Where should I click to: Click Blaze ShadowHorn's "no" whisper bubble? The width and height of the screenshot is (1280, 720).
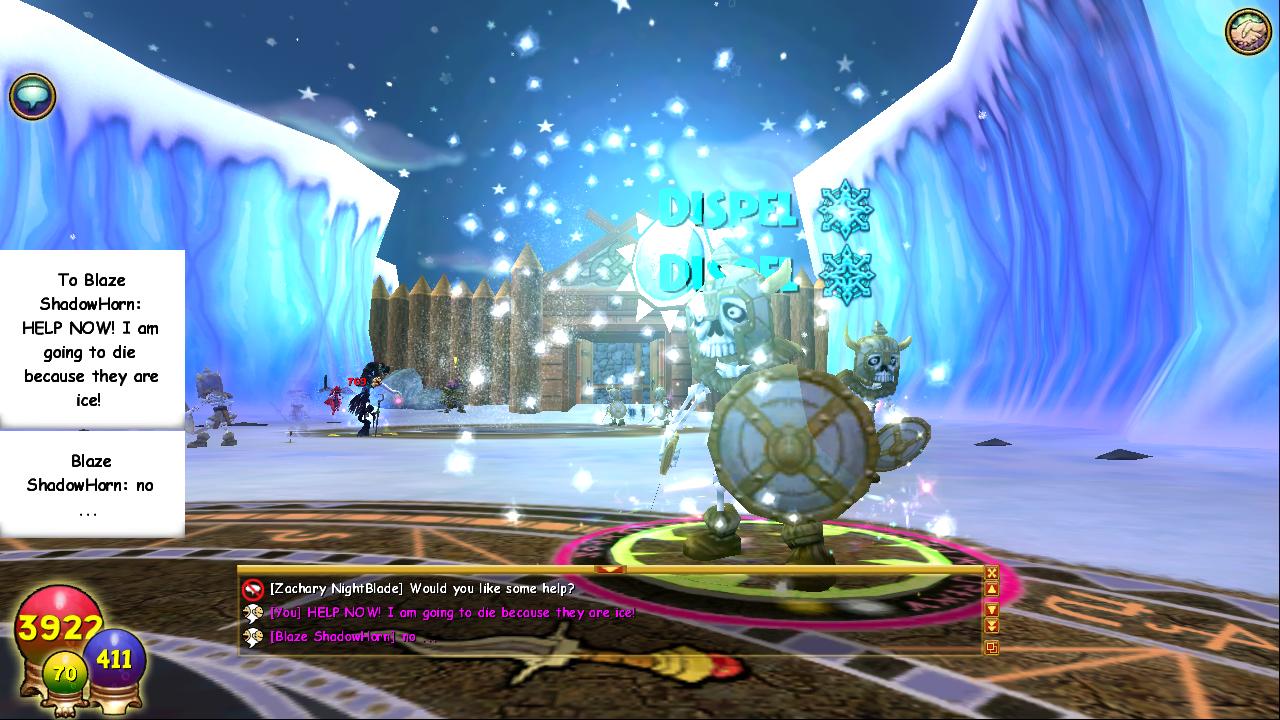(92, 485)
